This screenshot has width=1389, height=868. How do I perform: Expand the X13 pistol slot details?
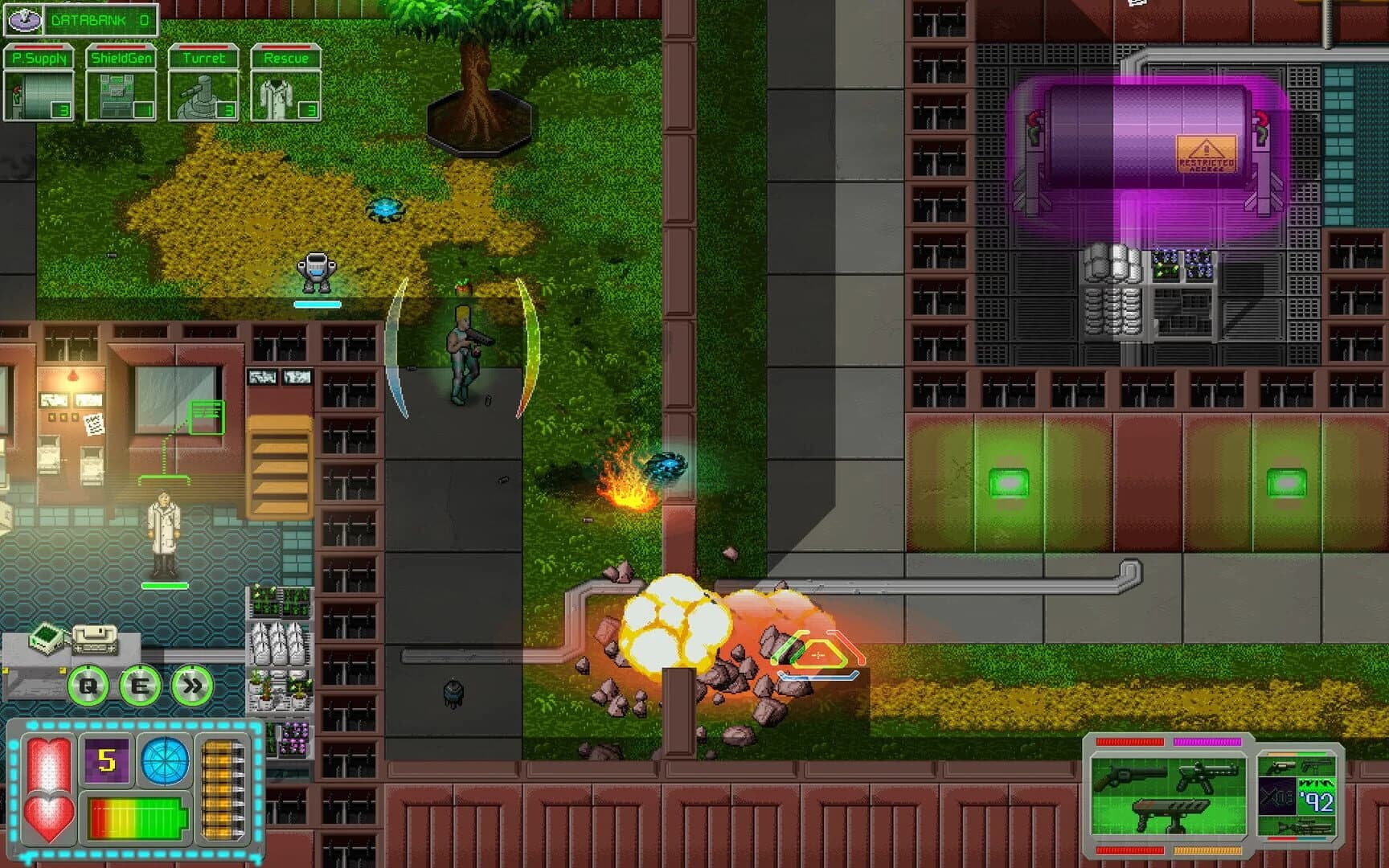[x=1278, y=796]
